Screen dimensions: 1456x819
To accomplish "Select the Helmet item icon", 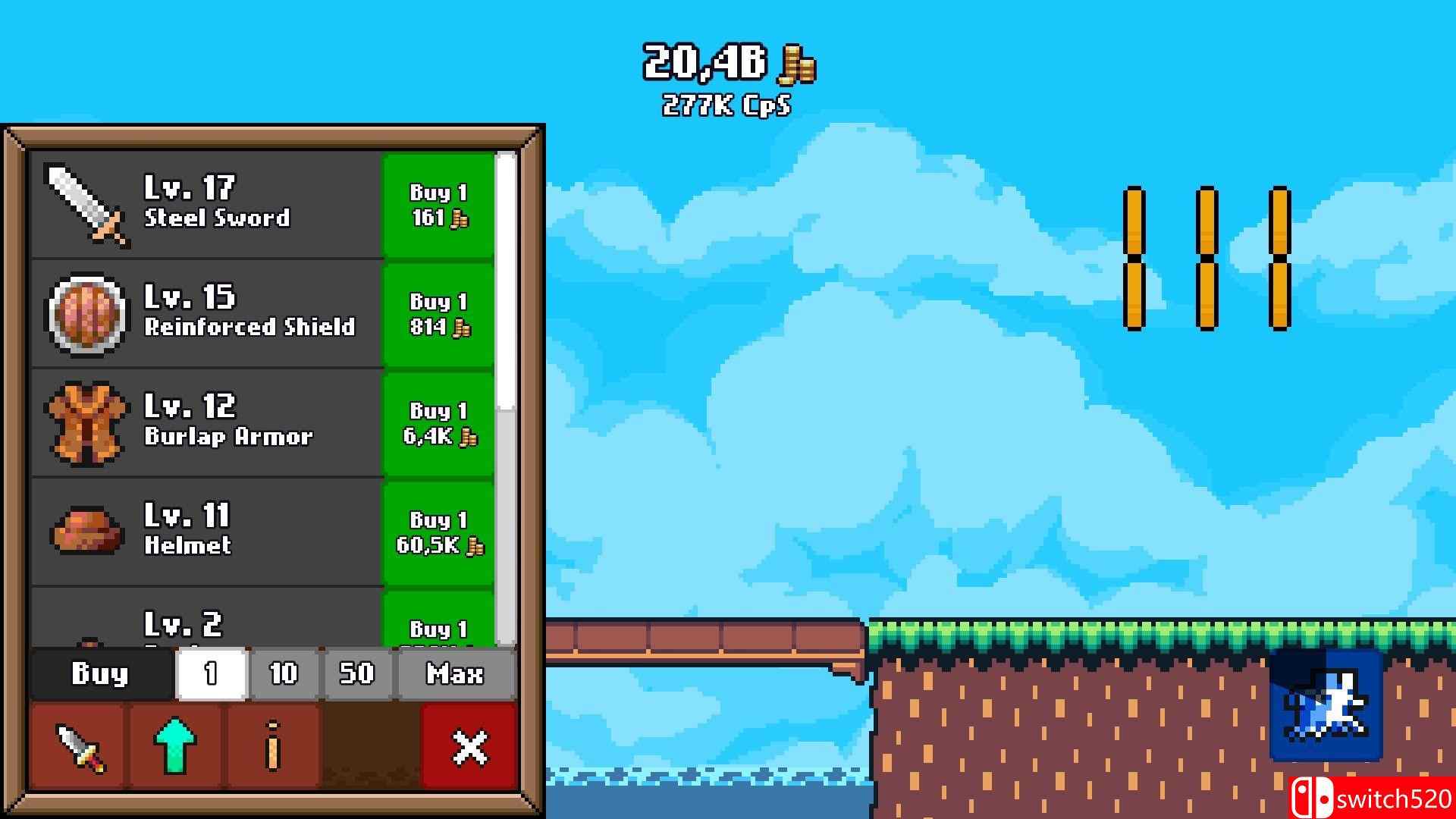I will [x=86, y=531].
